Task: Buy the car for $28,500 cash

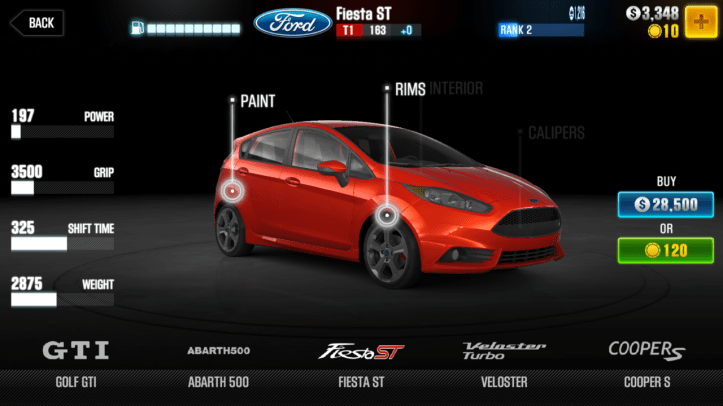Action: [657, 204]
